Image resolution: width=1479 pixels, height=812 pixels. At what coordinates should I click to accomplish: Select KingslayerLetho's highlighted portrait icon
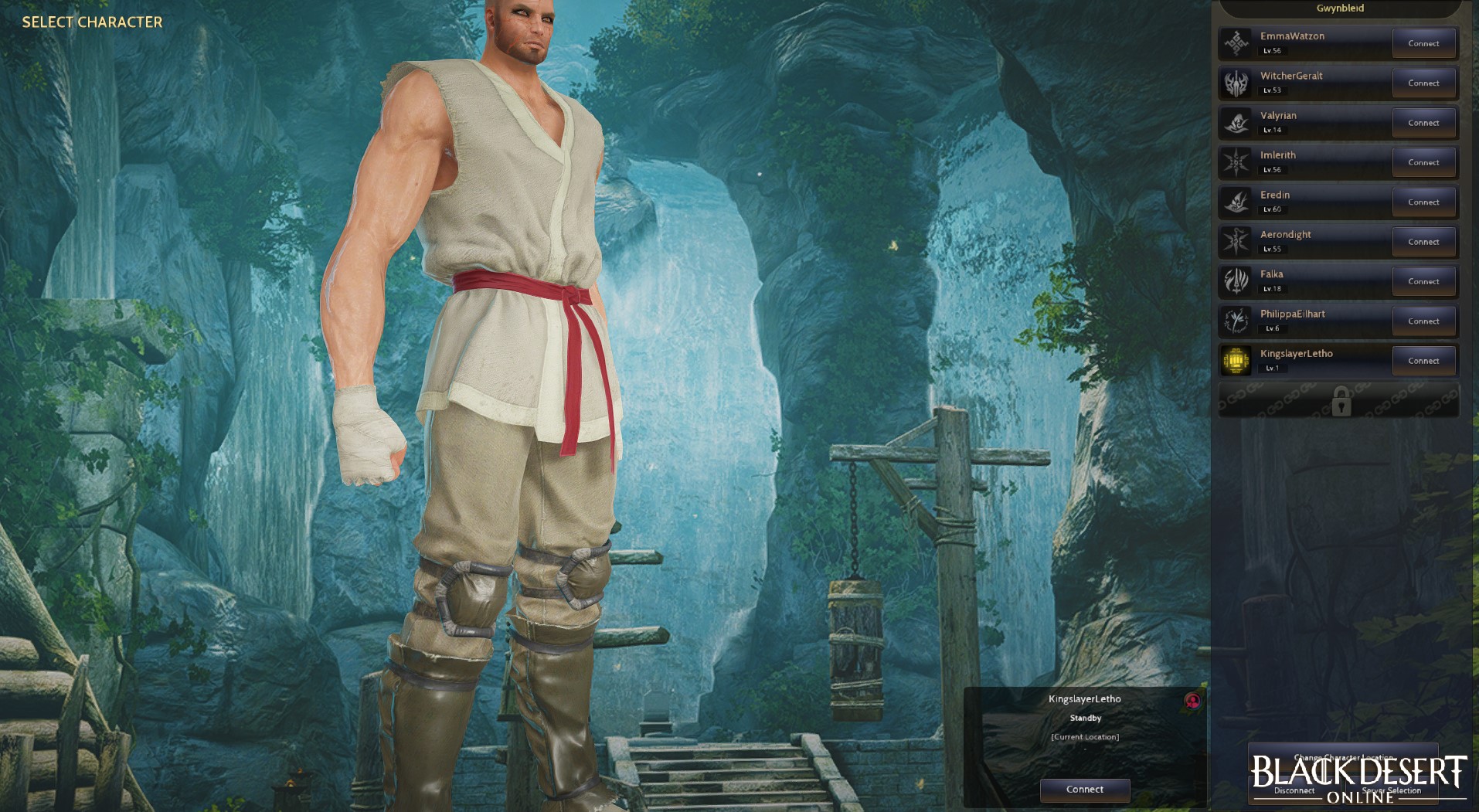[1237, 360]
